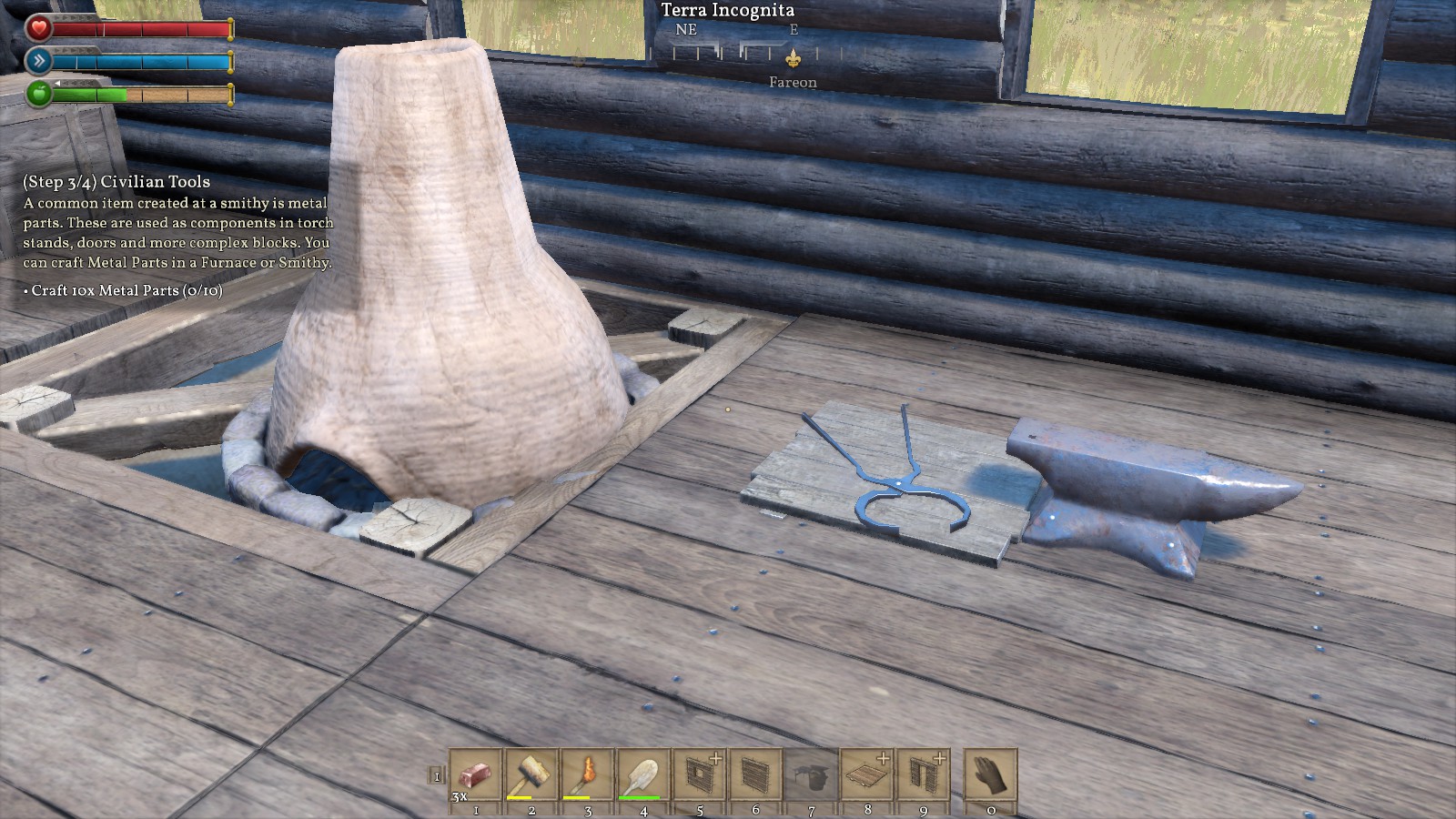Click the hotbar page number indicator
This screenshot has height=819, width=1456.
click(x=437, y=776)
